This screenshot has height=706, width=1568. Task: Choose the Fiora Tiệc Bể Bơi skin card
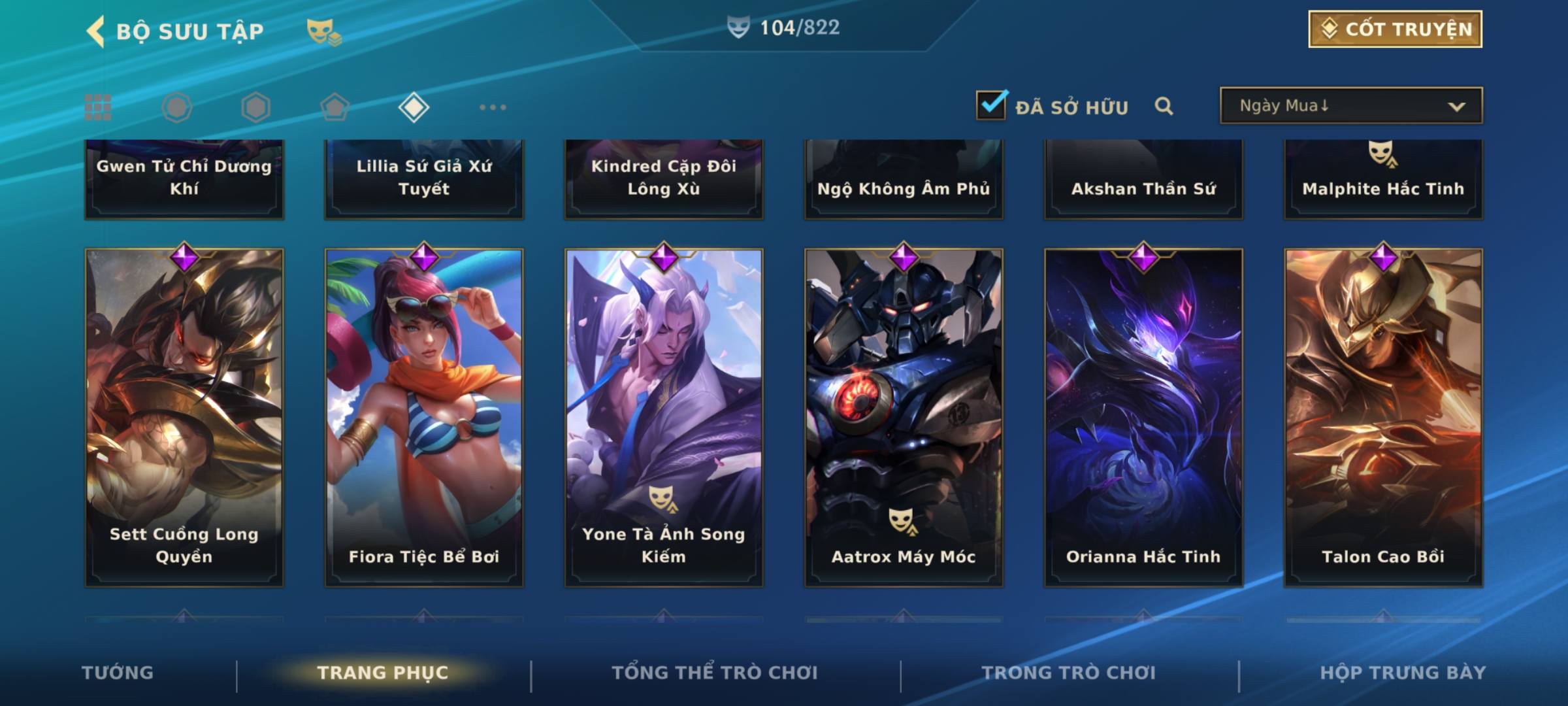tap(424, 417)
